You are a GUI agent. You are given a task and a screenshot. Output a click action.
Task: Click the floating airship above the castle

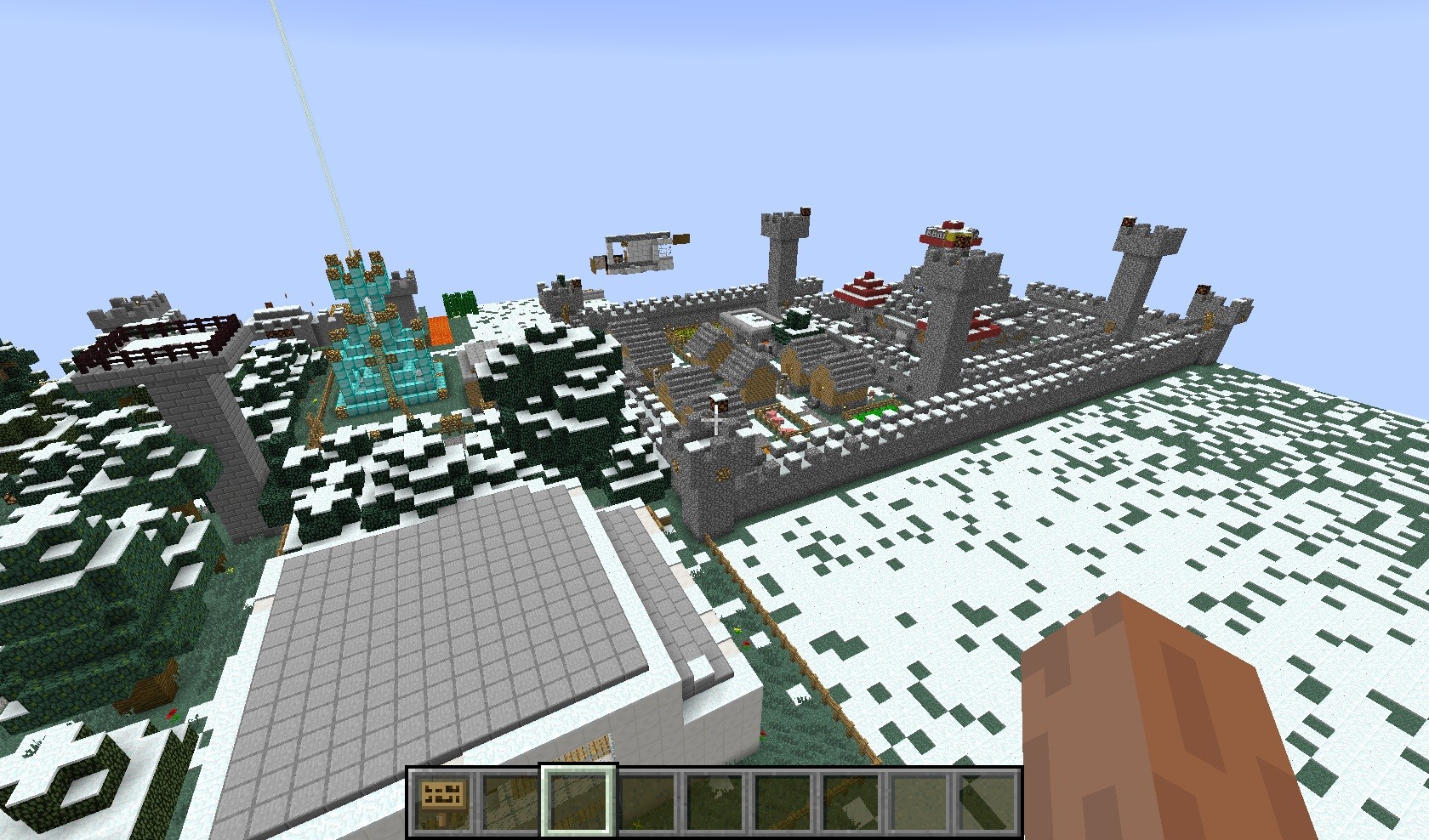[638, 251]
